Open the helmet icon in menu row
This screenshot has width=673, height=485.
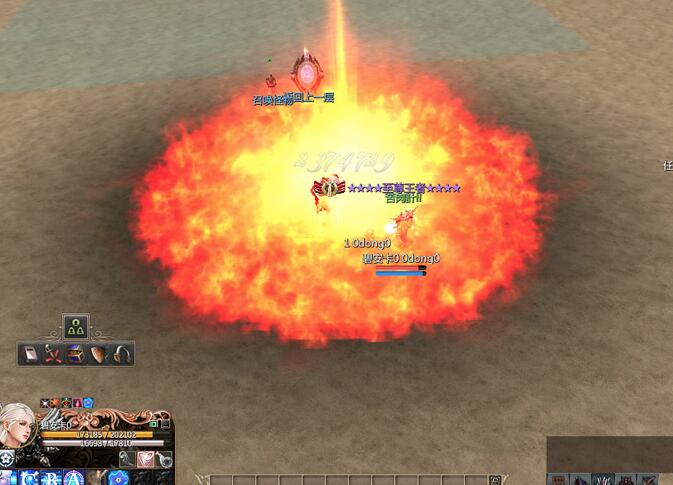pyautogui.click(x=122, y=354)
